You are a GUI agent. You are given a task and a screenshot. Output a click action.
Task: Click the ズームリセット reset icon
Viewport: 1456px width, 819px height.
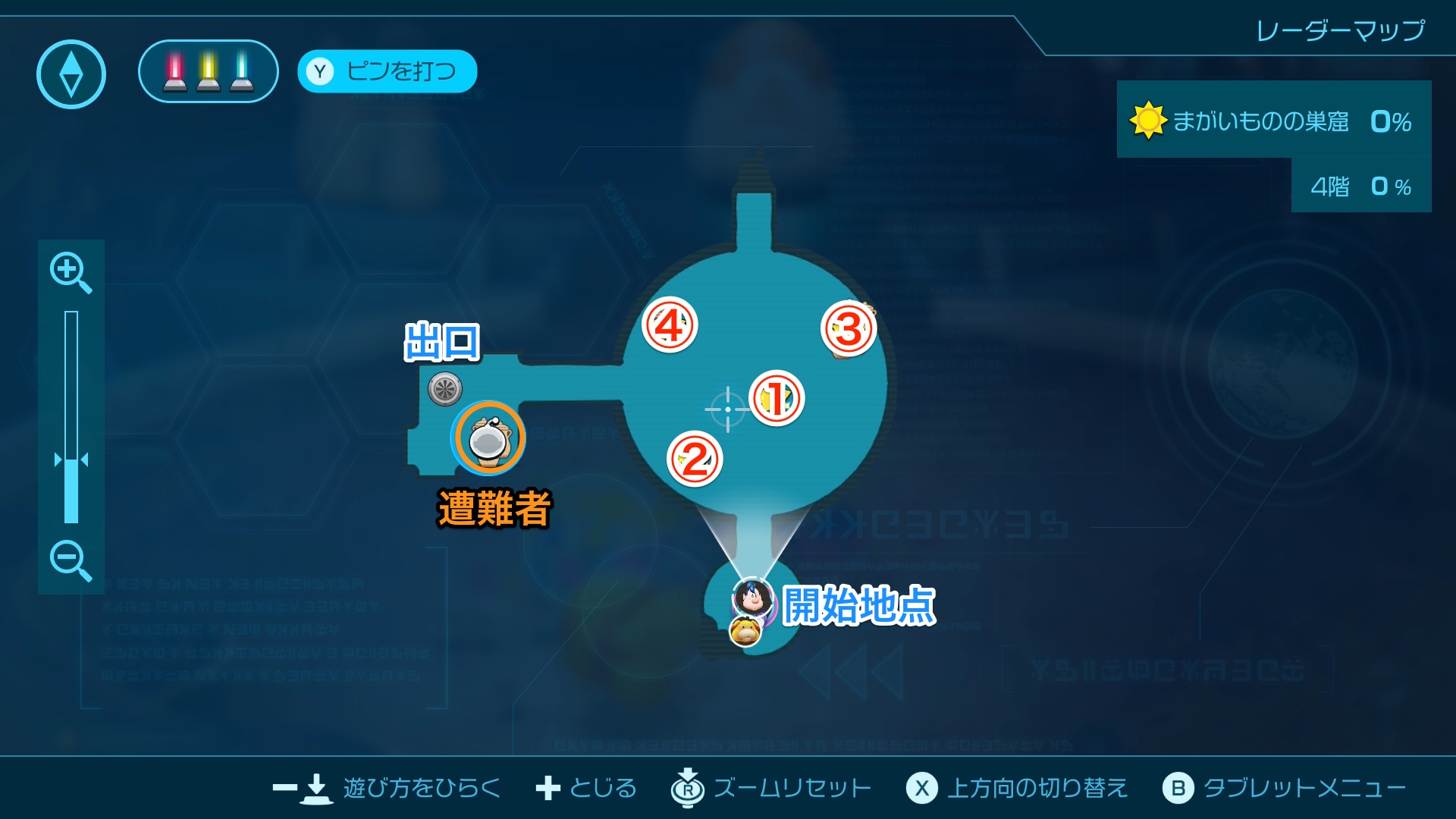(x=686, y=788)
